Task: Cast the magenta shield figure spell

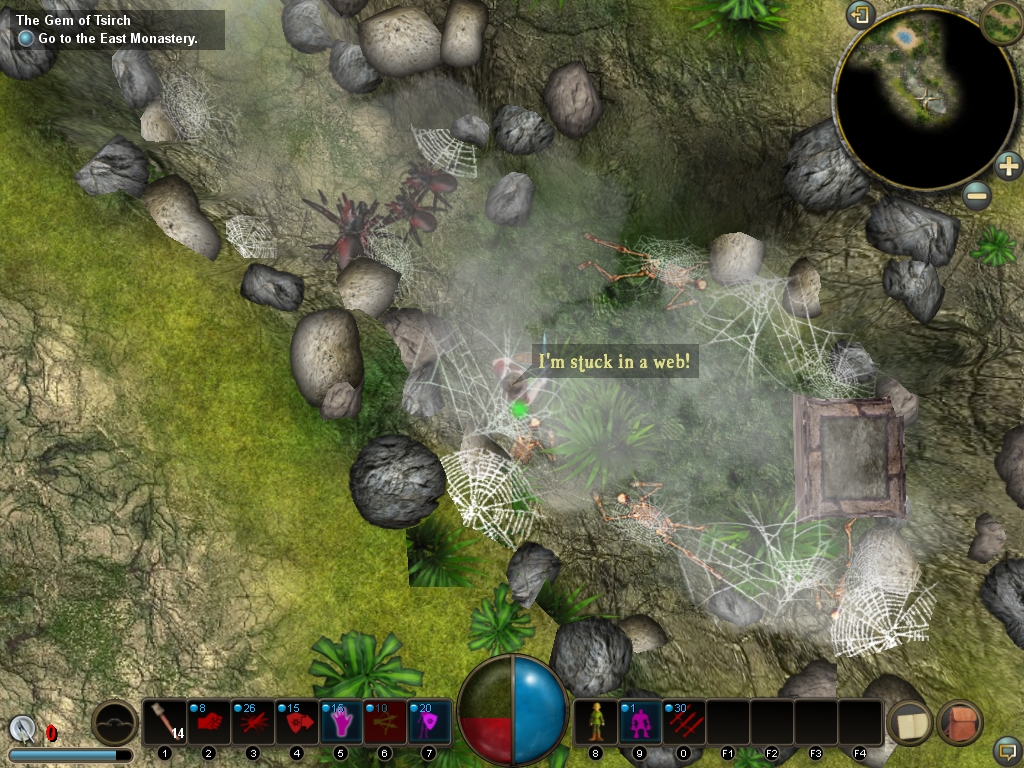Action: pyautogui.click(x=429, y=722)
